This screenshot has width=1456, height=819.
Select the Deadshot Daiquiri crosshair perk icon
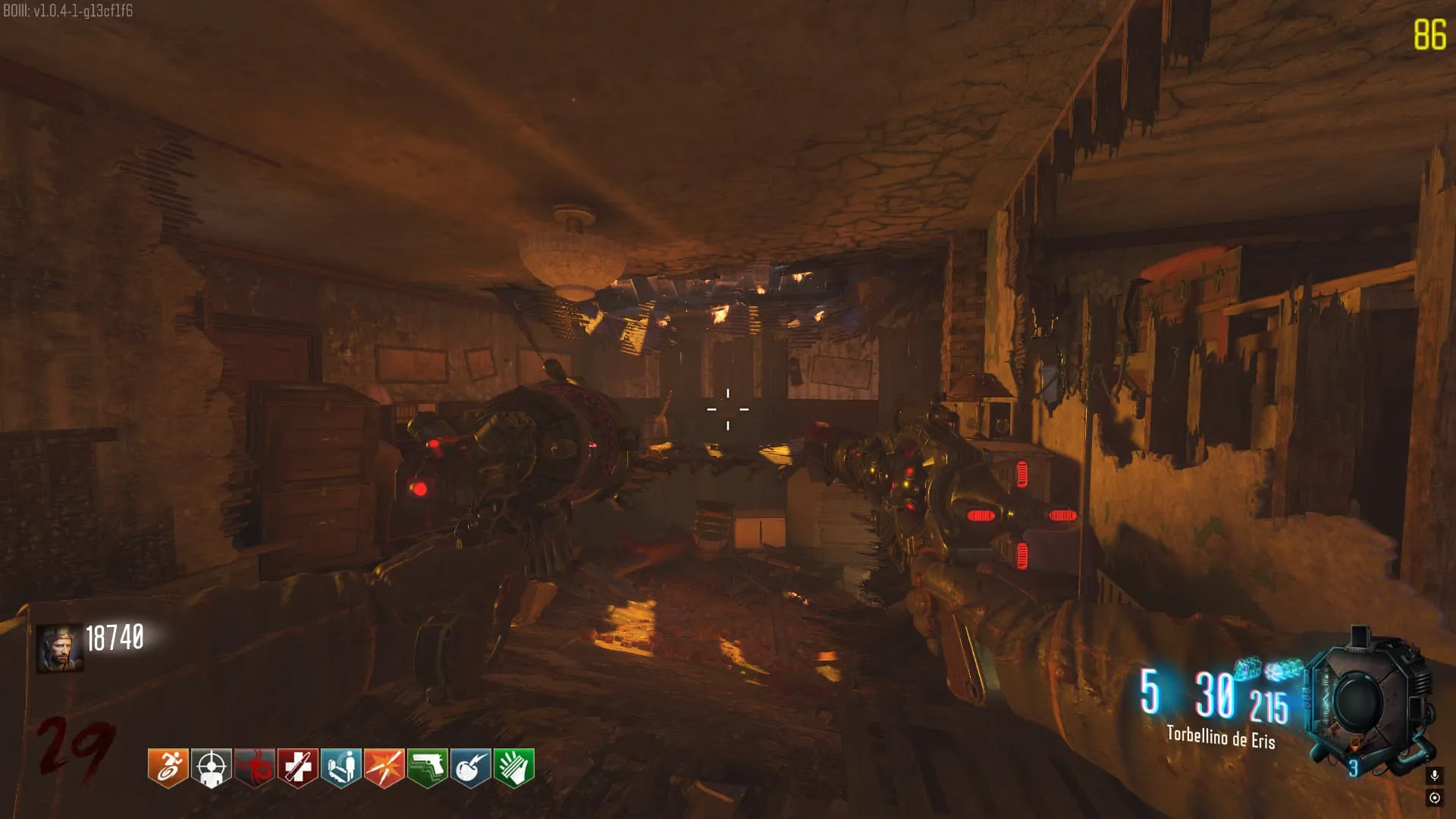211,767
